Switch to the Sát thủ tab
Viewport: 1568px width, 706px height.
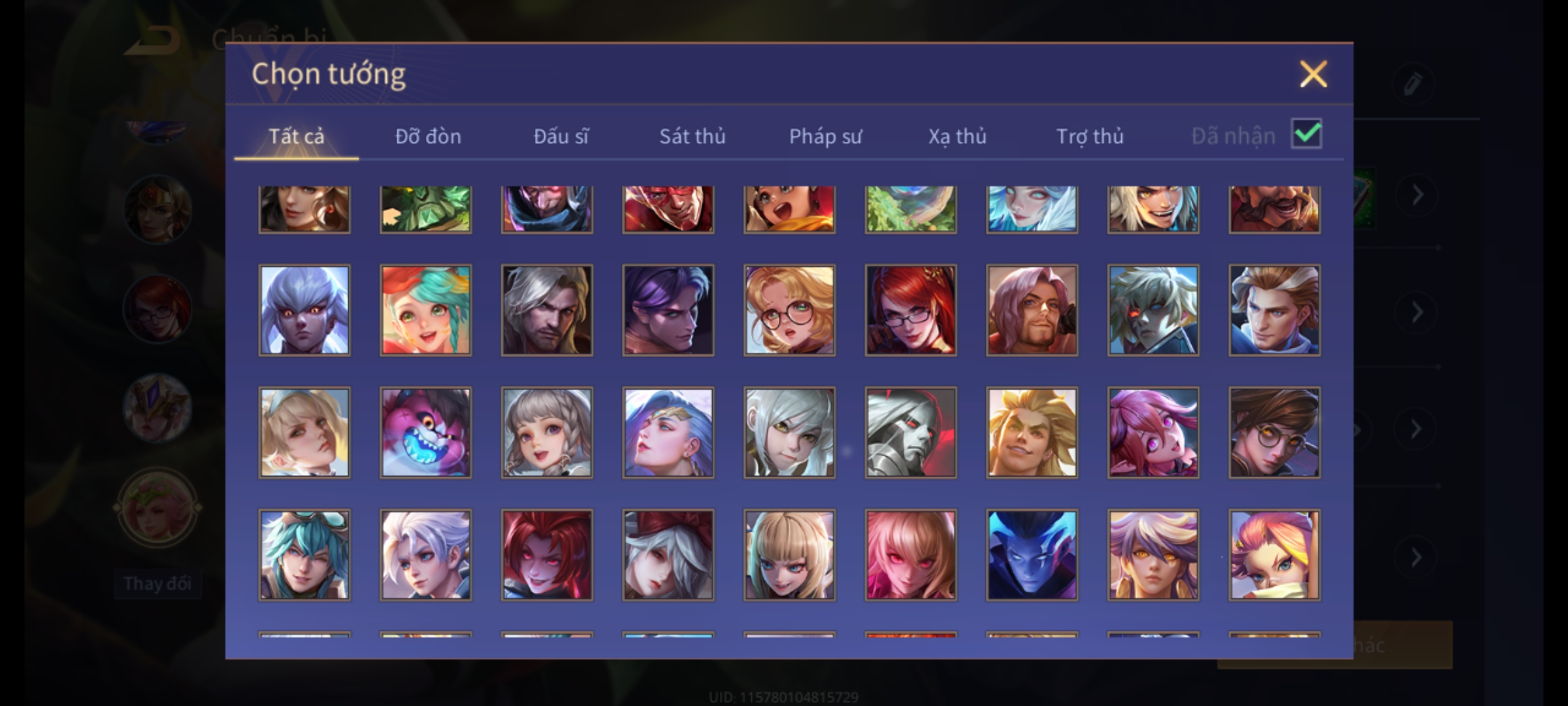pos(692,136)
